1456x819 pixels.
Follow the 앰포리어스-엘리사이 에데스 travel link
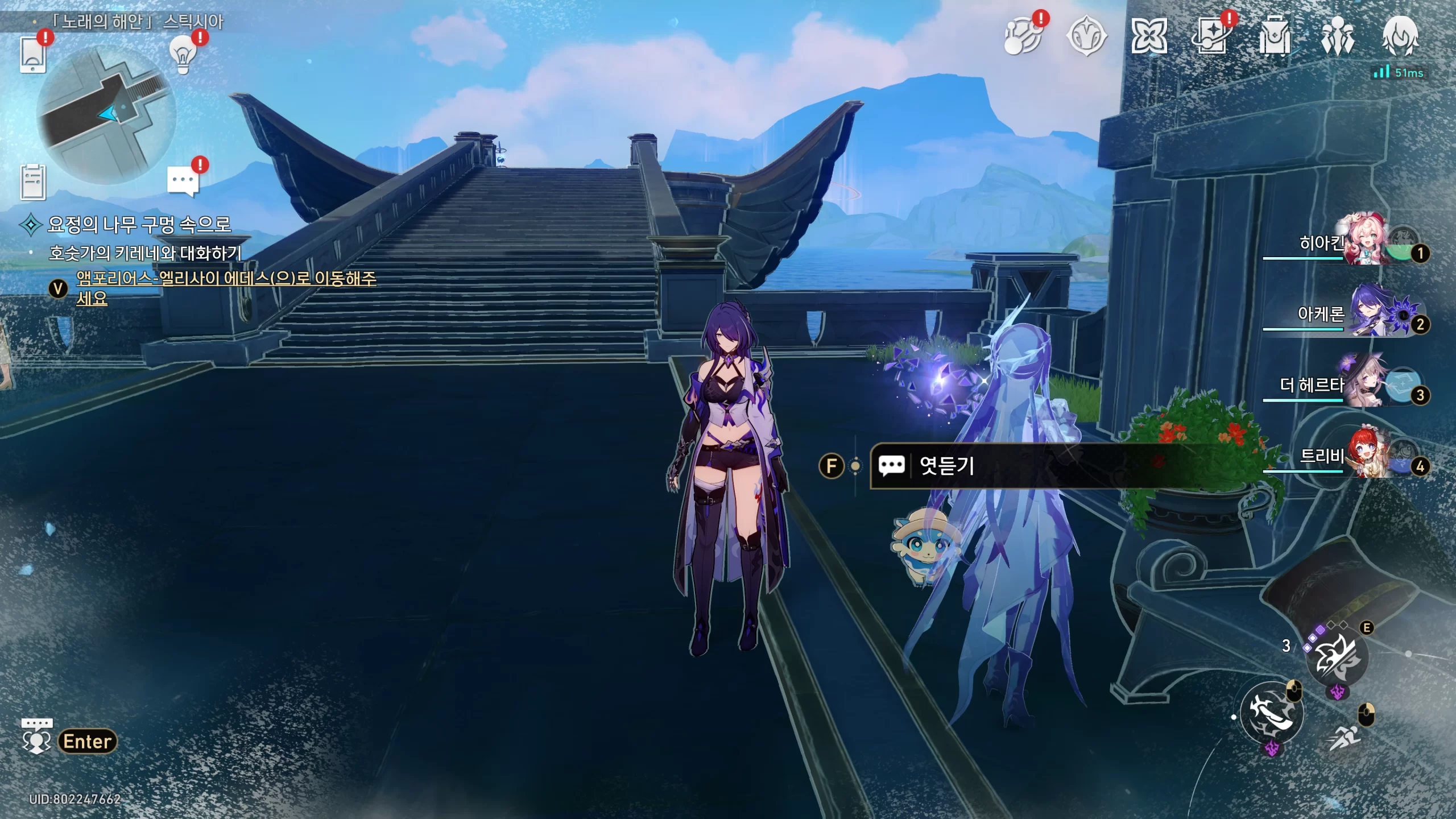(226, 279)
